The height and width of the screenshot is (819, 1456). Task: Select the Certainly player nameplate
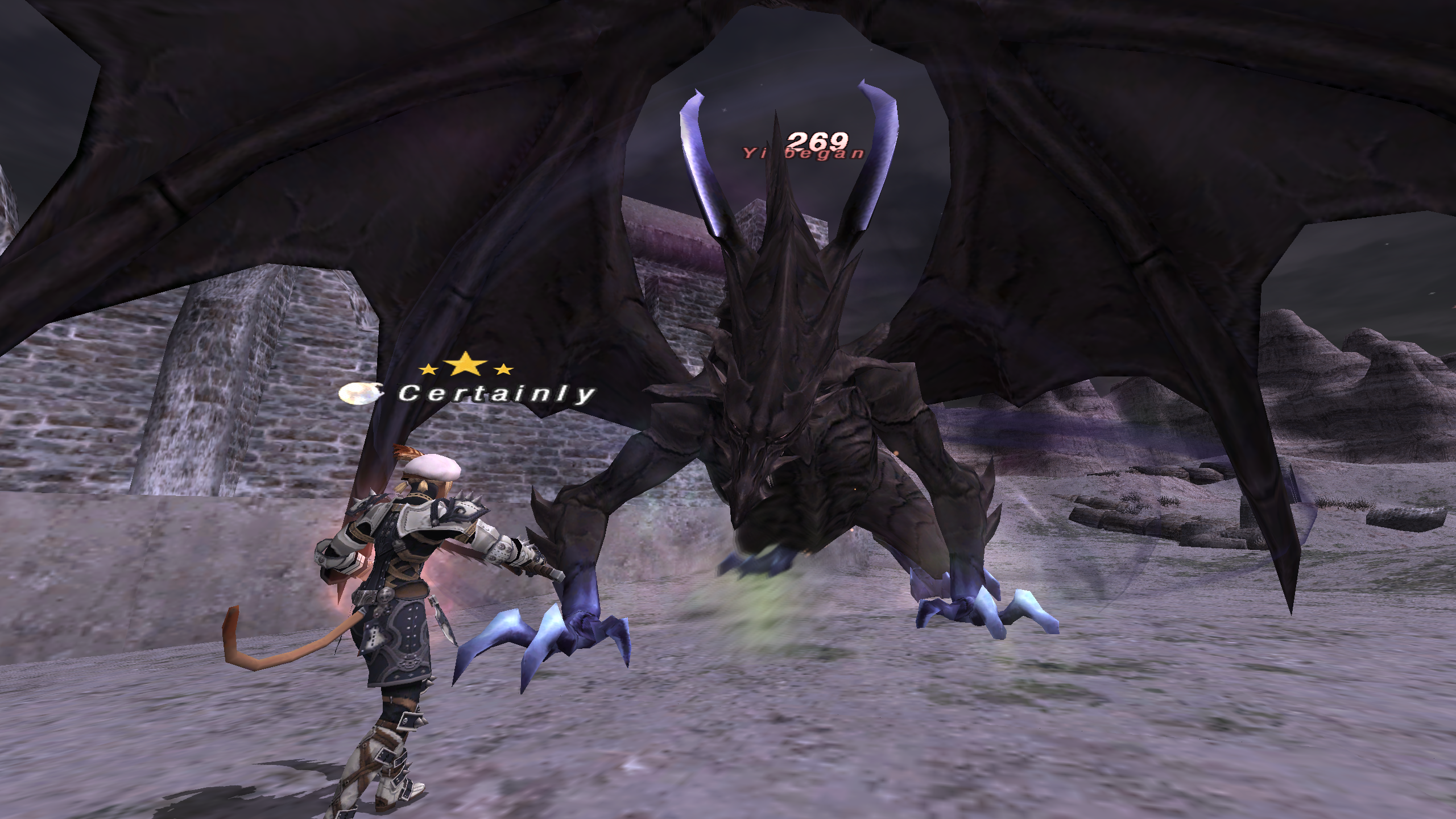point(496,394)
